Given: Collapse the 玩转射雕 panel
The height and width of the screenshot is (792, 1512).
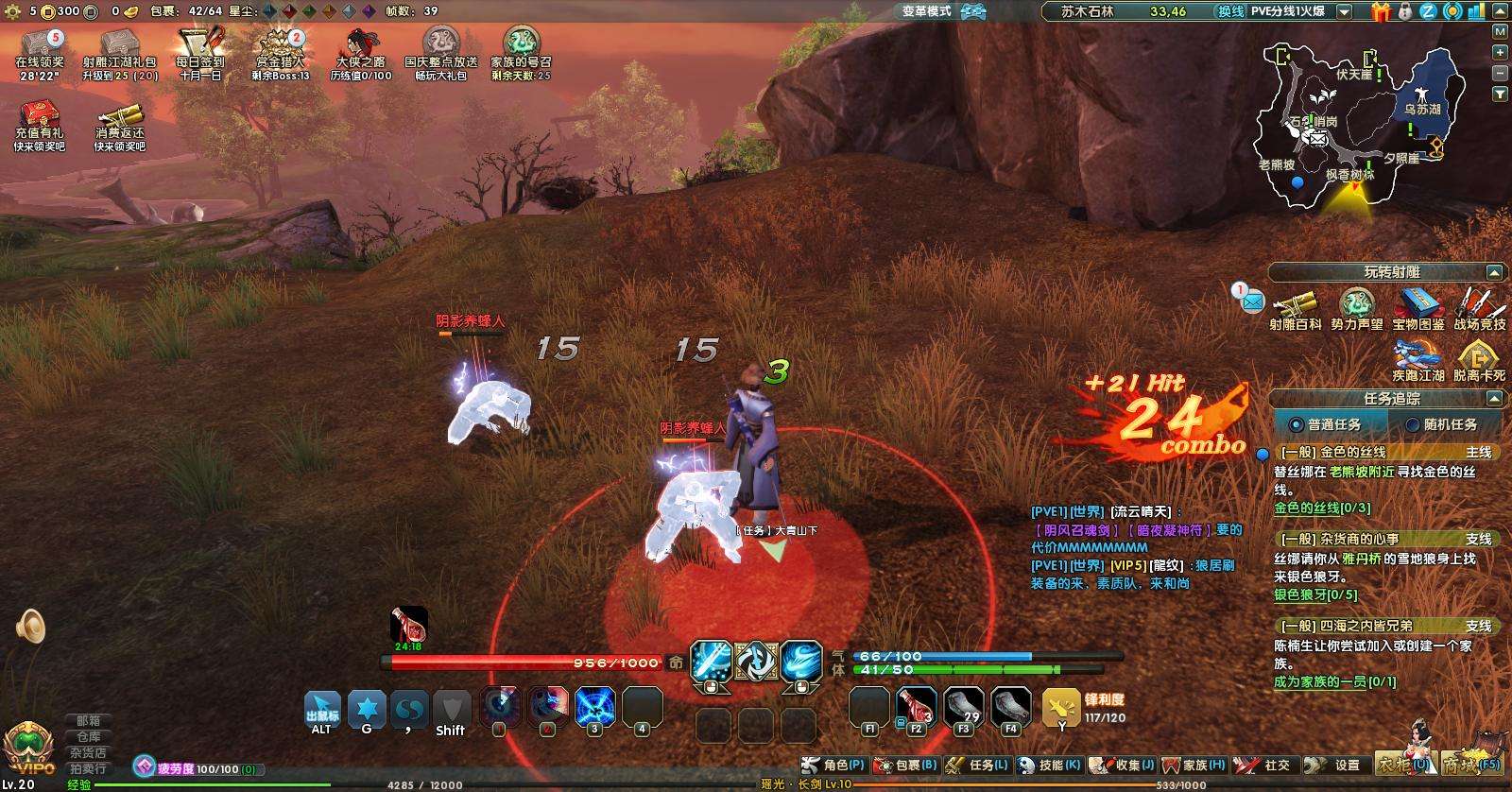Looking at the screenshot, I should pos(1494,272).
